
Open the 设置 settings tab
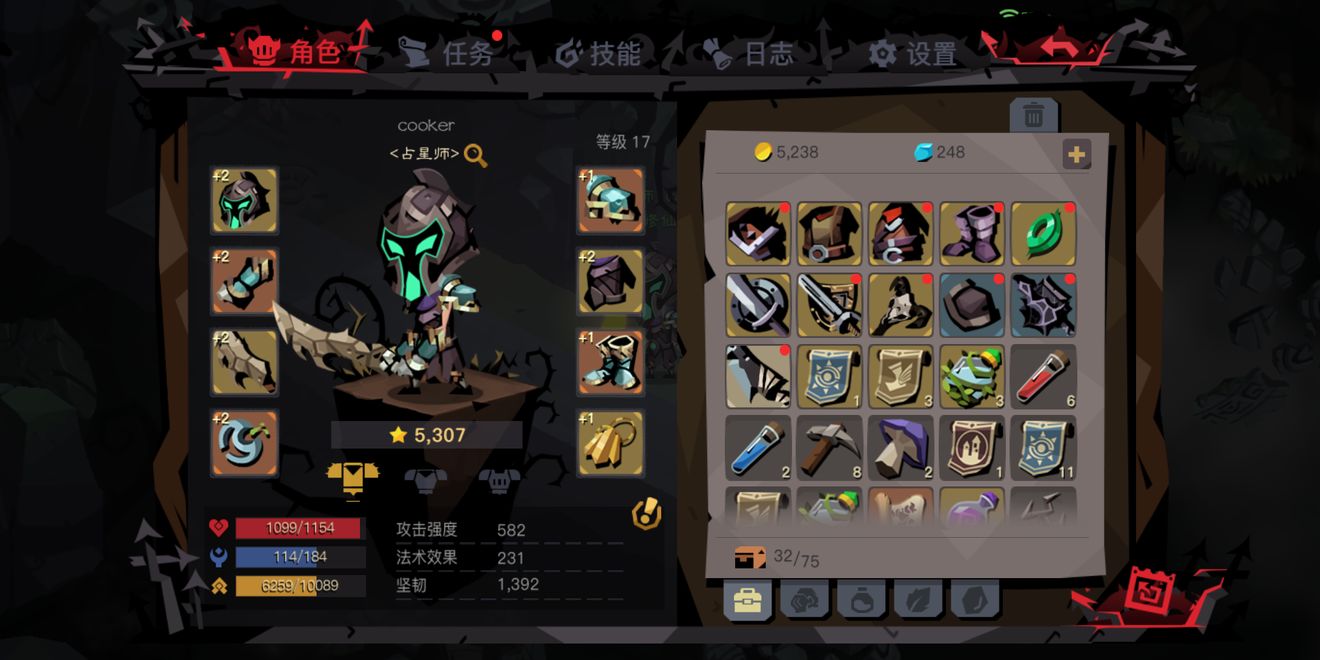[912, 54]
